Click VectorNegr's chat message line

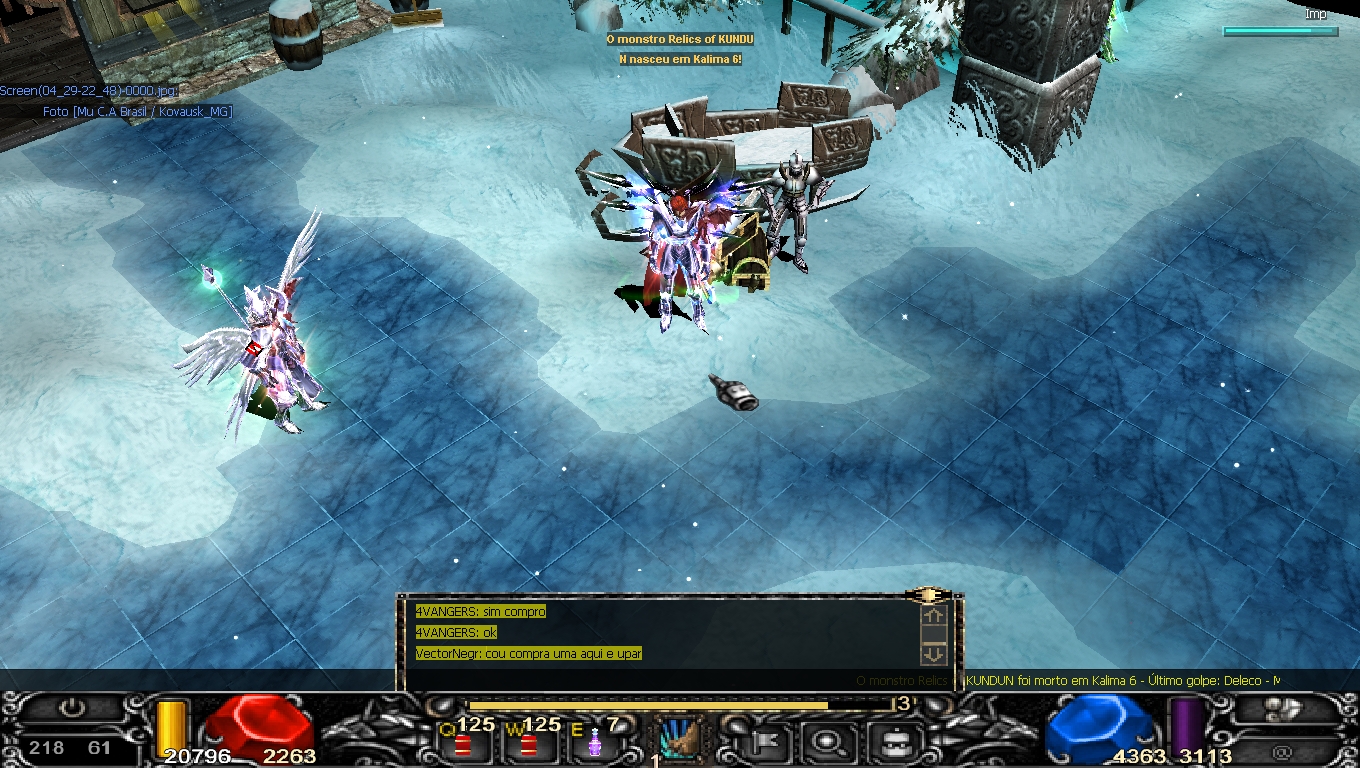[528, 654]
